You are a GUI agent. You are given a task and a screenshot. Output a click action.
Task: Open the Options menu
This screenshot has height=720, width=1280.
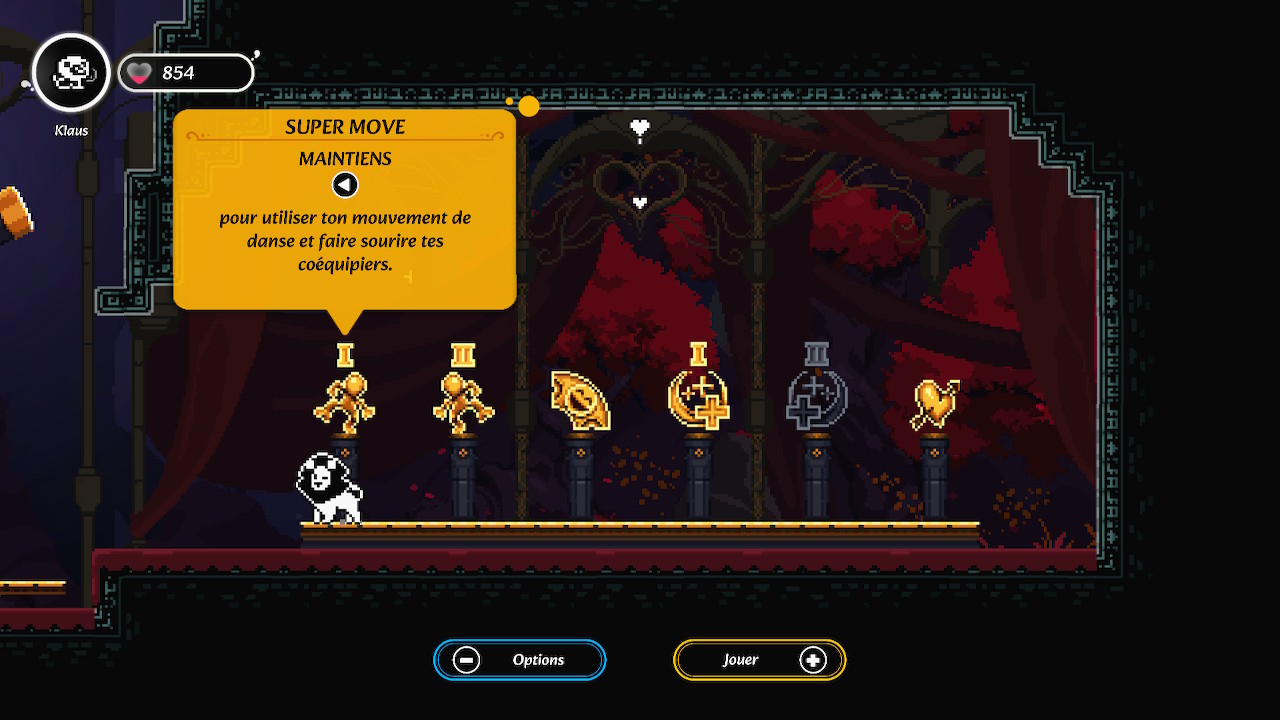click(519, 660)
